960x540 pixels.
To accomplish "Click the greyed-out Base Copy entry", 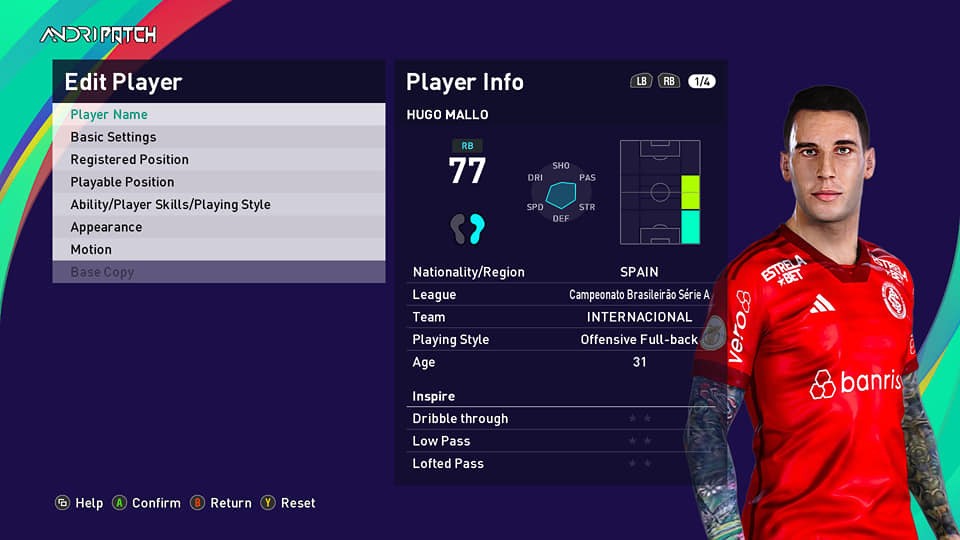I will (x=218, y=272).
